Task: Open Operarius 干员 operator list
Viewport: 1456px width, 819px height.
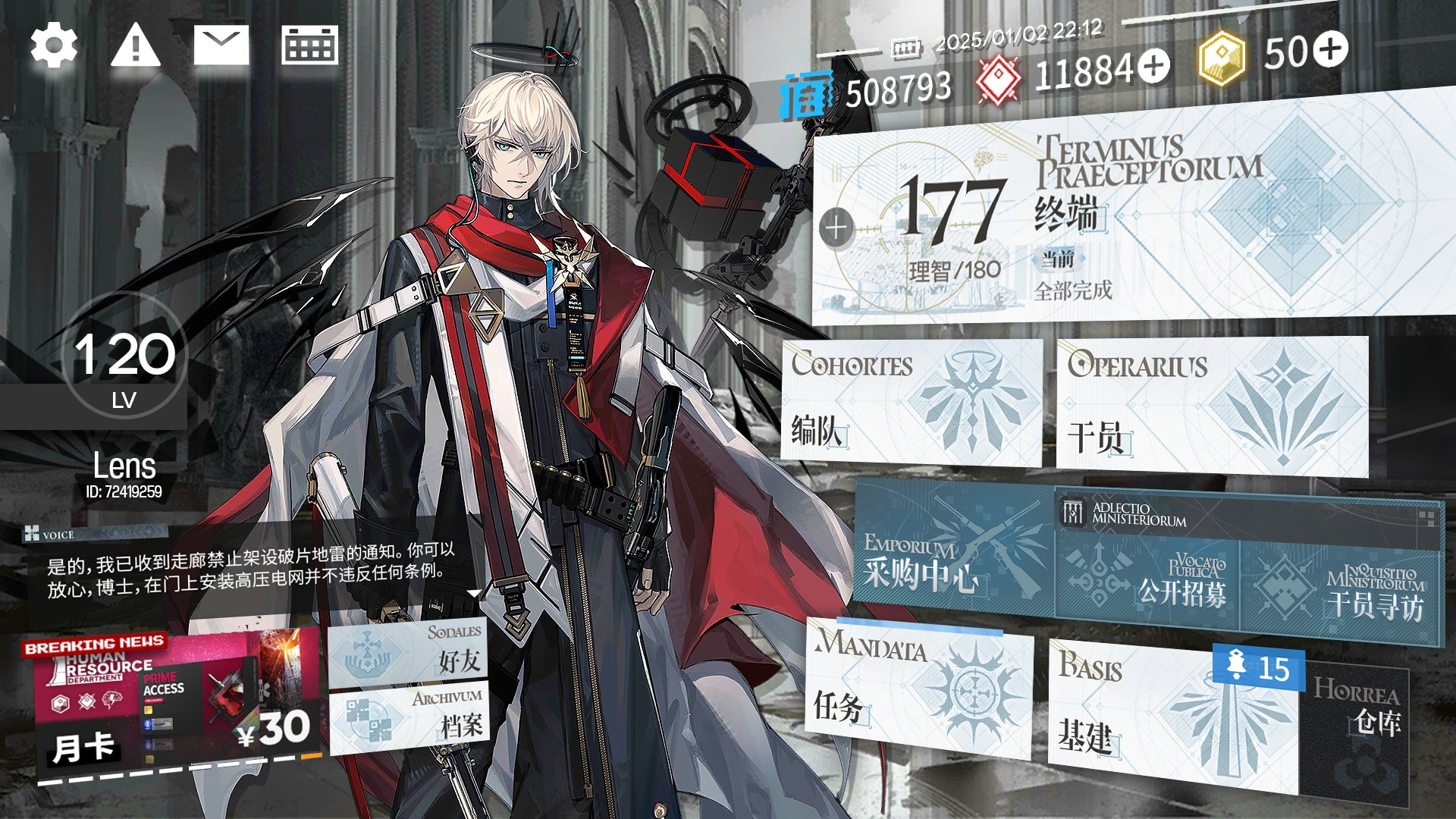Action: pyautogui.click(x=1211, y=406)
